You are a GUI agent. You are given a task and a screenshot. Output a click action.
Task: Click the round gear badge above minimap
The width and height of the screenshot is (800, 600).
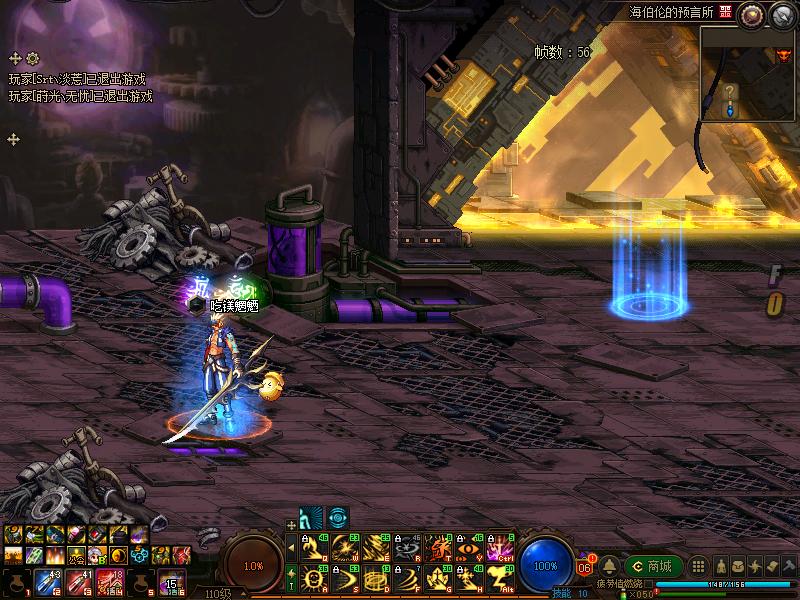coord(750,13)
